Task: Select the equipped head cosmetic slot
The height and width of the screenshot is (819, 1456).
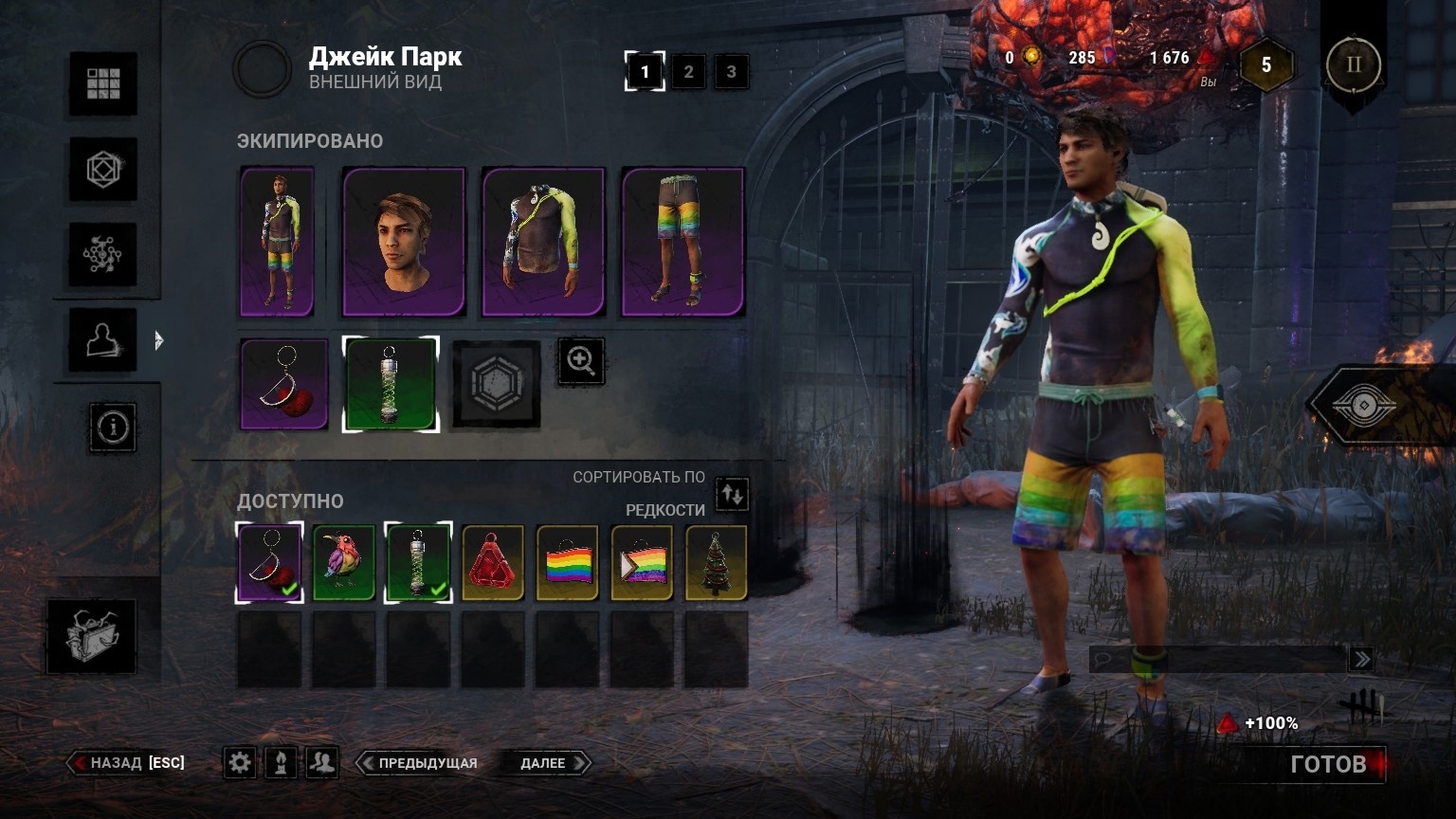Action: click(x=404, y=242)
